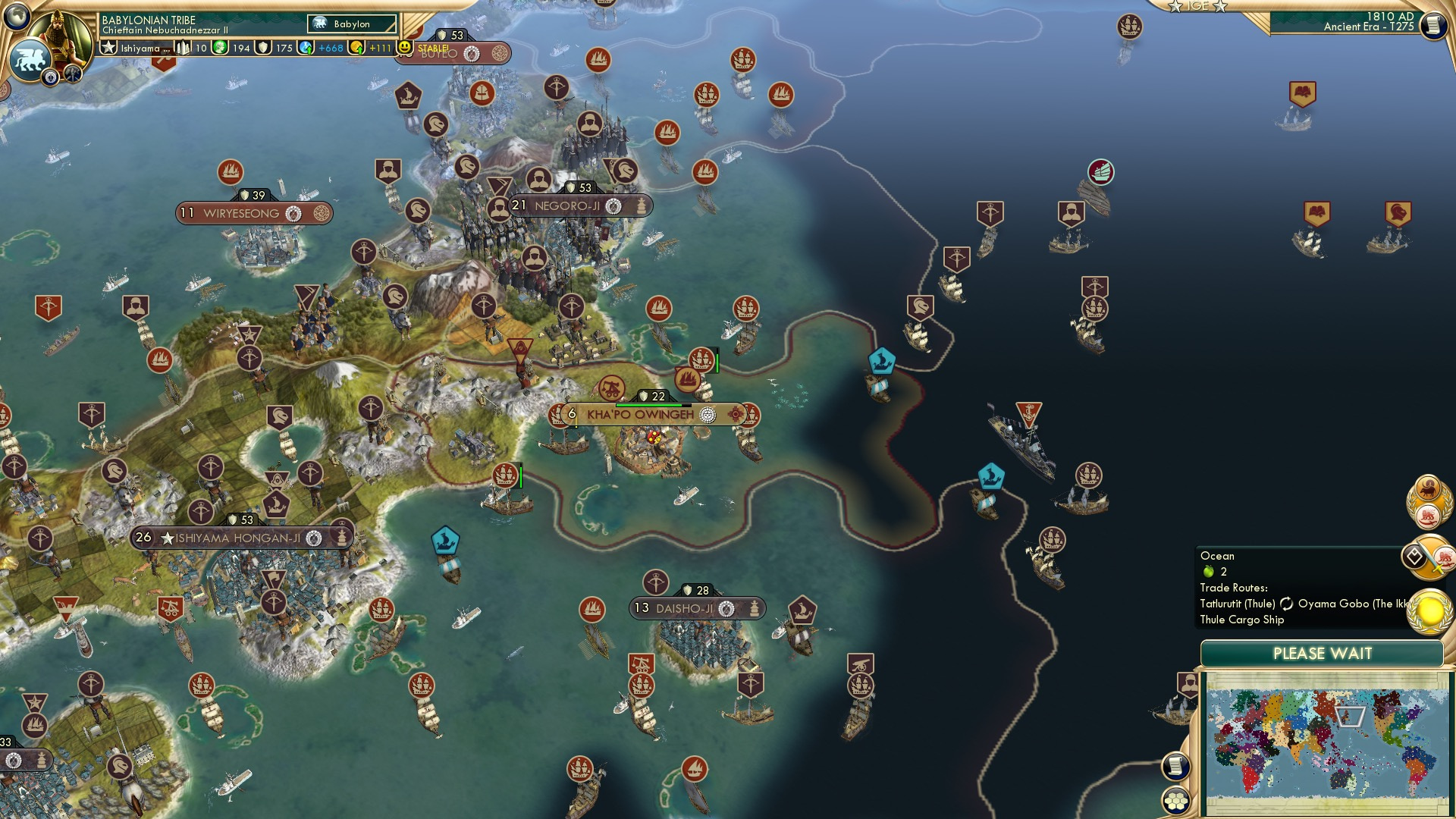Click the gold coin income icon

point(357,48)
